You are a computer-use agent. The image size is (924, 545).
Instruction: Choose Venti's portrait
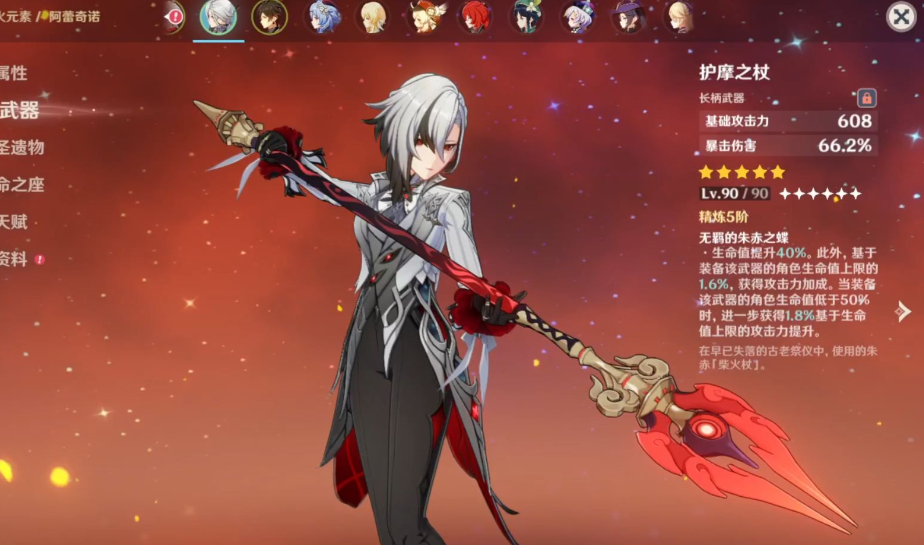pos(526,17)
